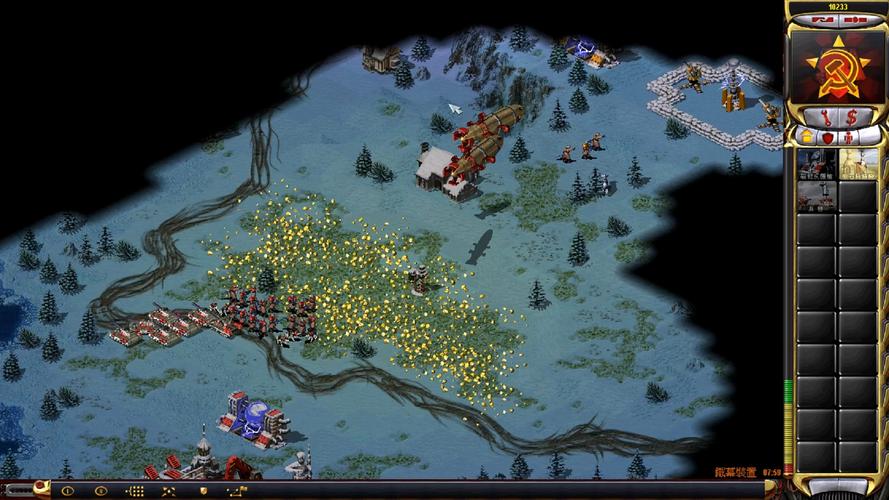This screenshot has width=889, height=500.
Task: Choose the top-right build cameo in sidebar
Action: [858, 164]
